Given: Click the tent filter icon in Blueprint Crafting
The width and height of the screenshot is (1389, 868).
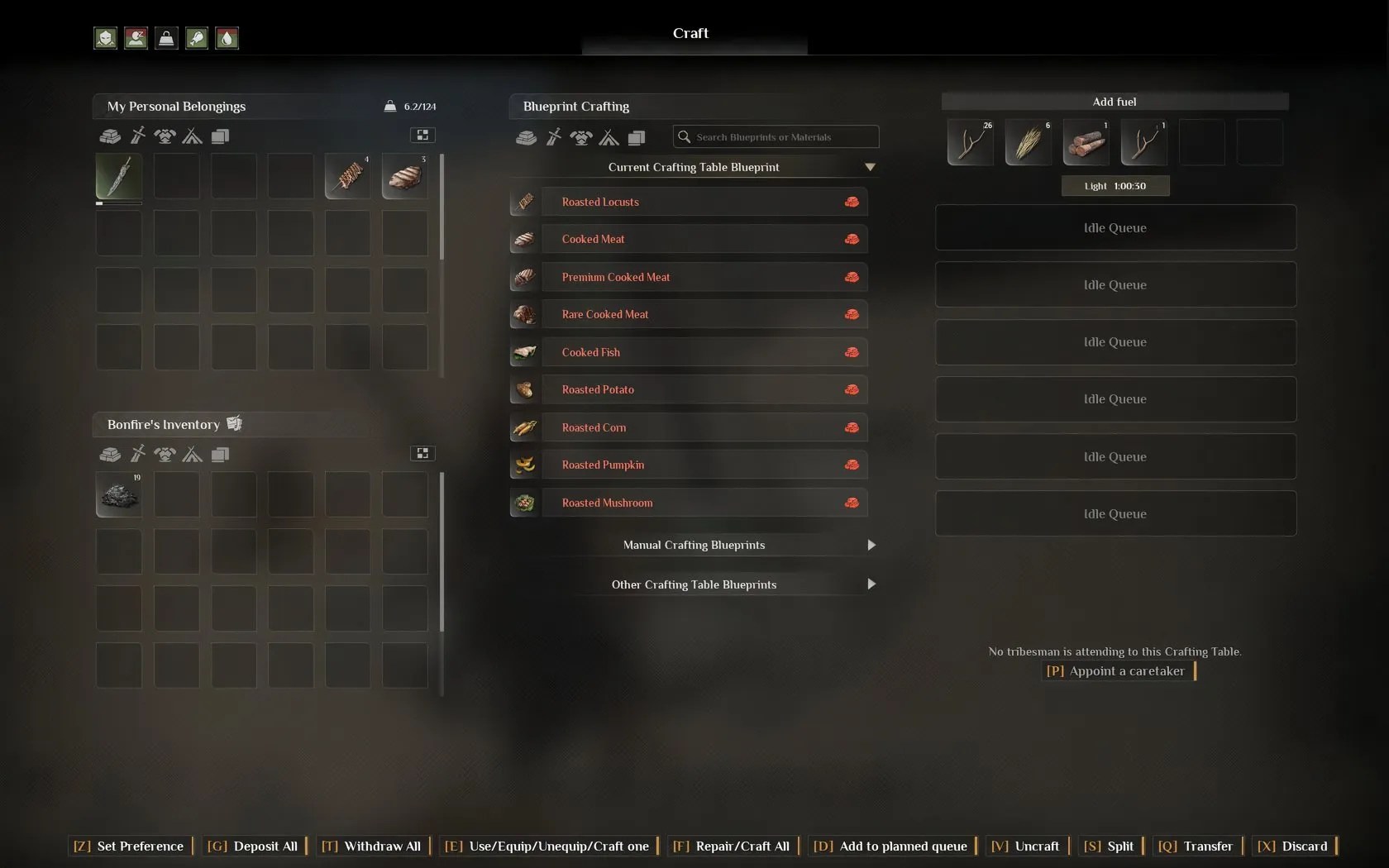Looking at the screenshot, I should 609,138.
